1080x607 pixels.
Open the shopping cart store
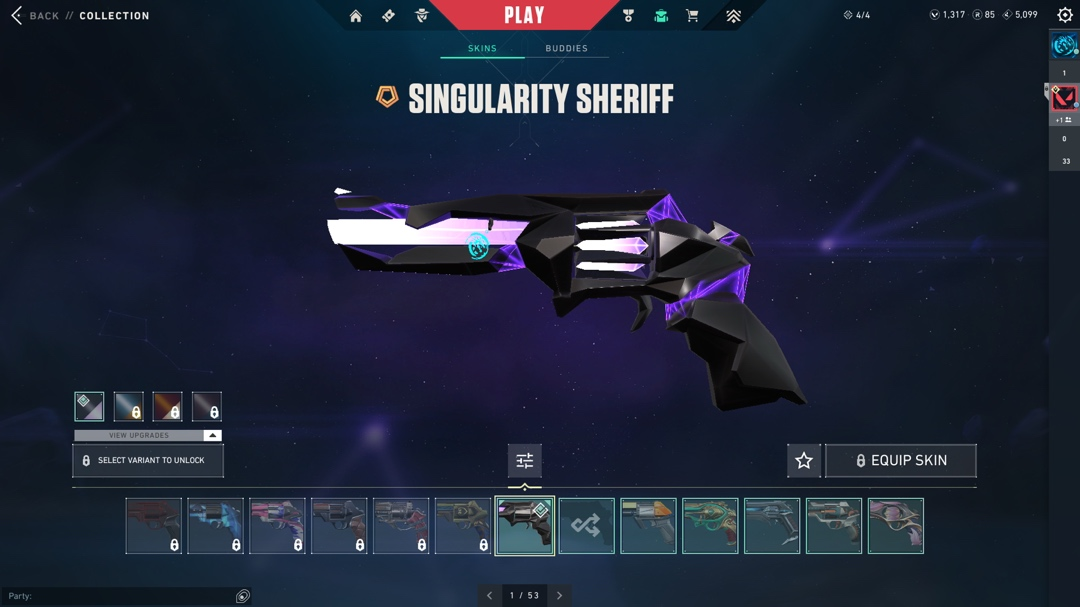point(692,16)
